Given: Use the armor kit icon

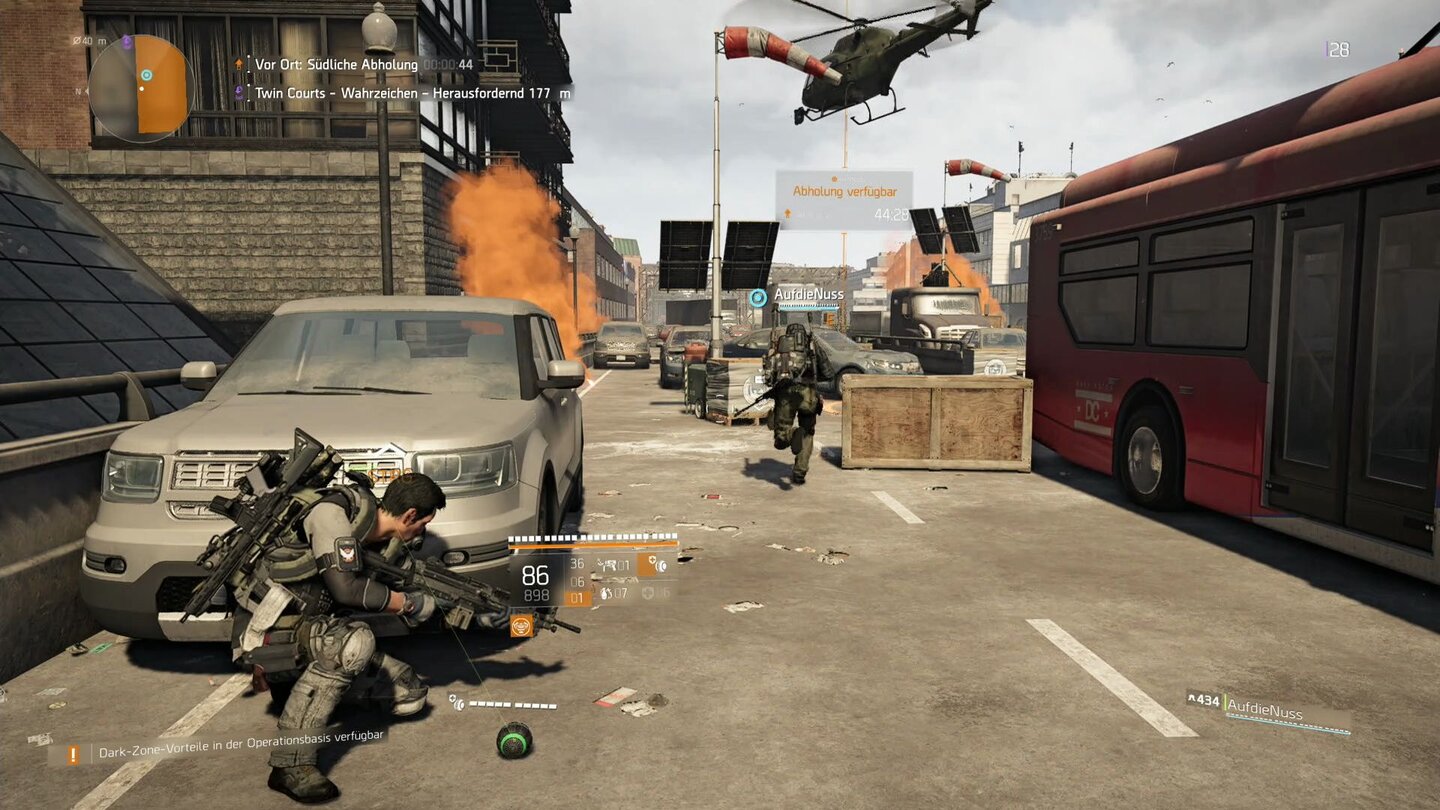Looking at the screenshot, I should pos(651,593).
